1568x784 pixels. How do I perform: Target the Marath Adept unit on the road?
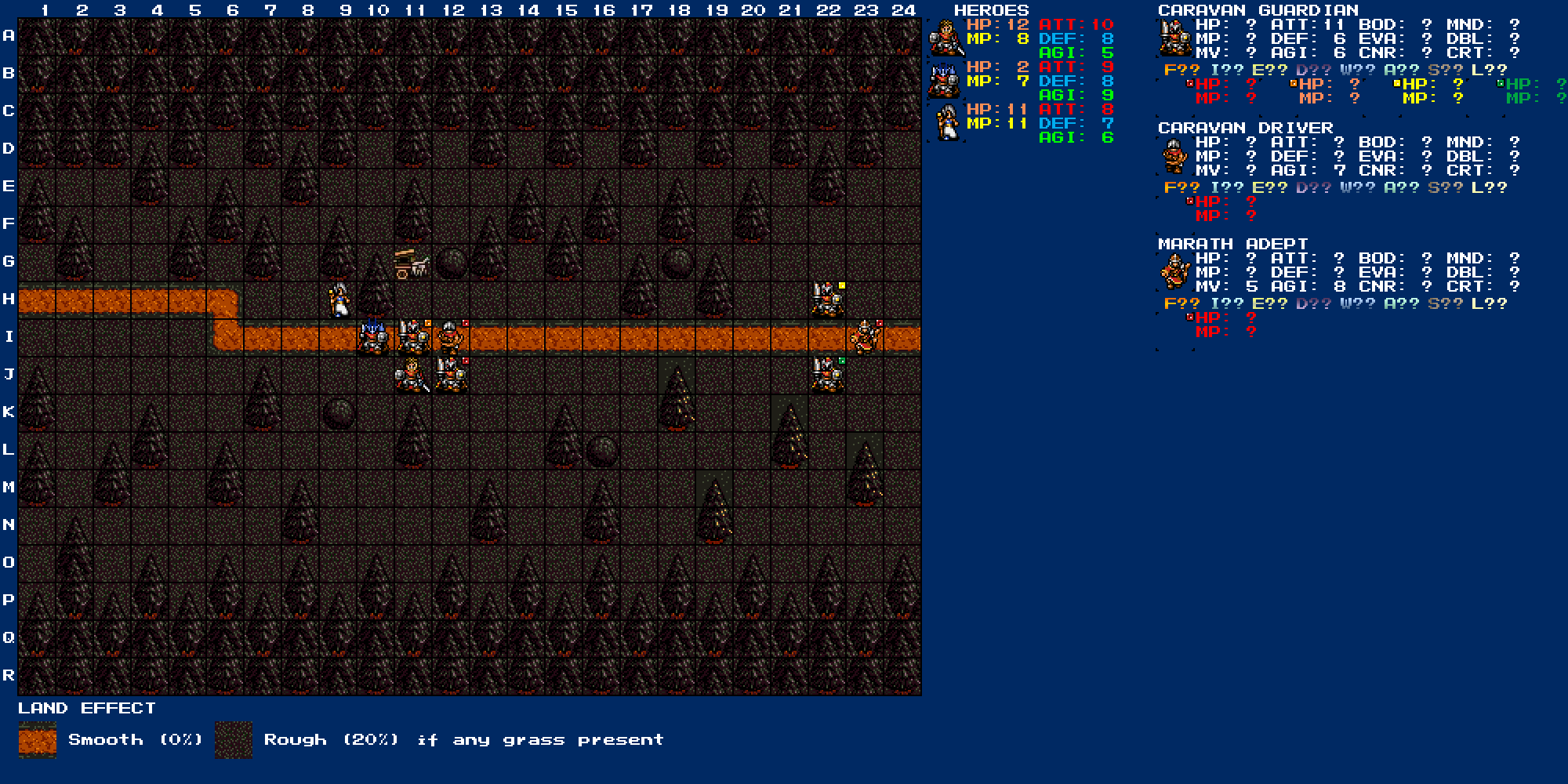[865, 337]
